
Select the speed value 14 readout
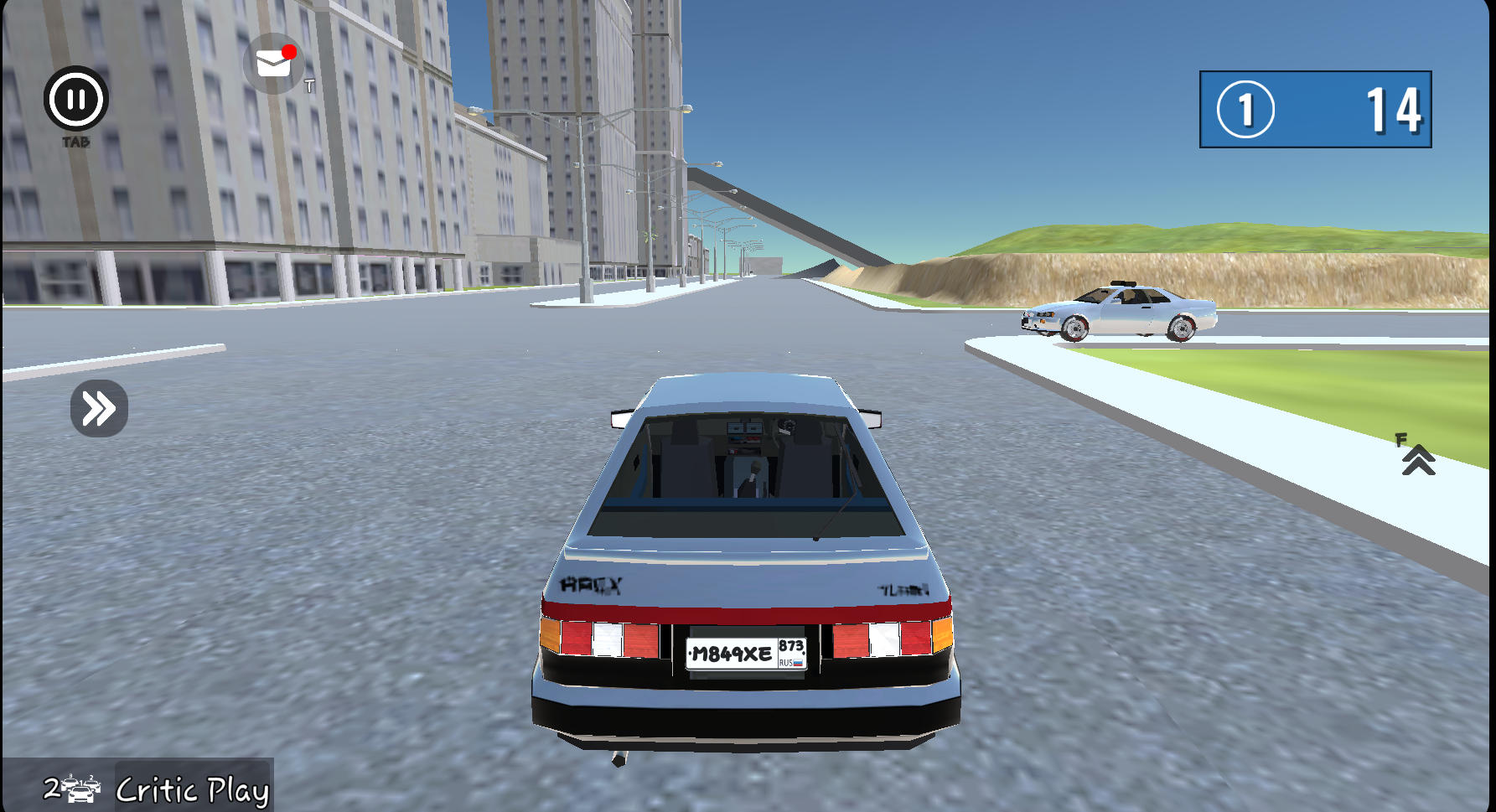point(1391,109)
